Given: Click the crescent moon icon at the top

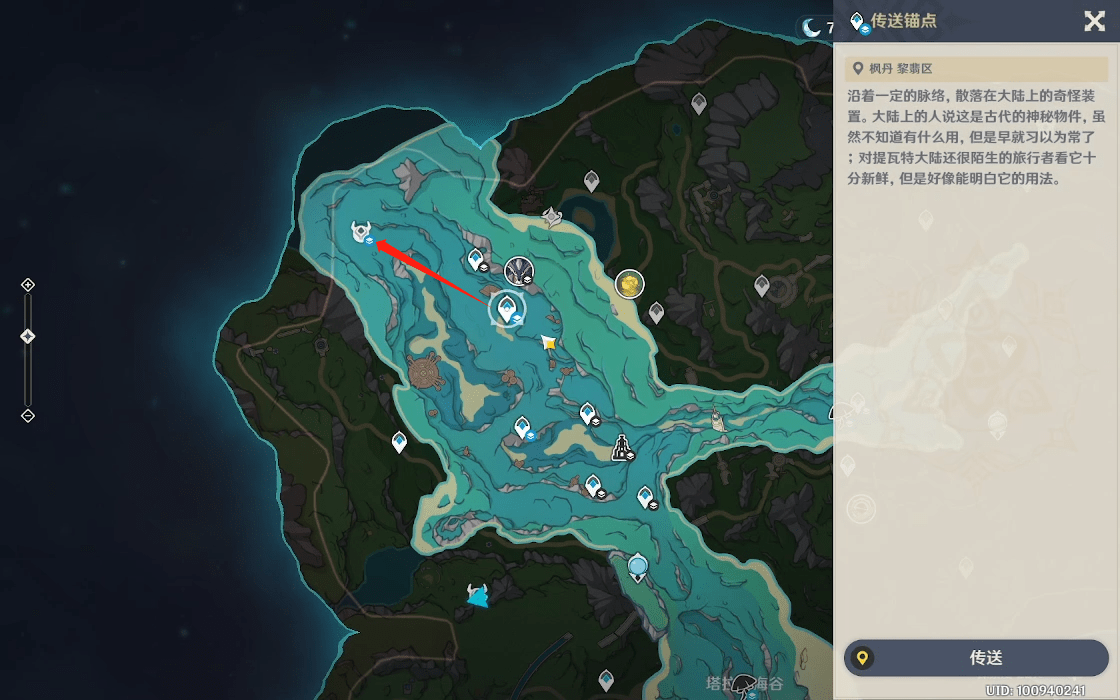Looking at the screenshot, I should 811,28.
